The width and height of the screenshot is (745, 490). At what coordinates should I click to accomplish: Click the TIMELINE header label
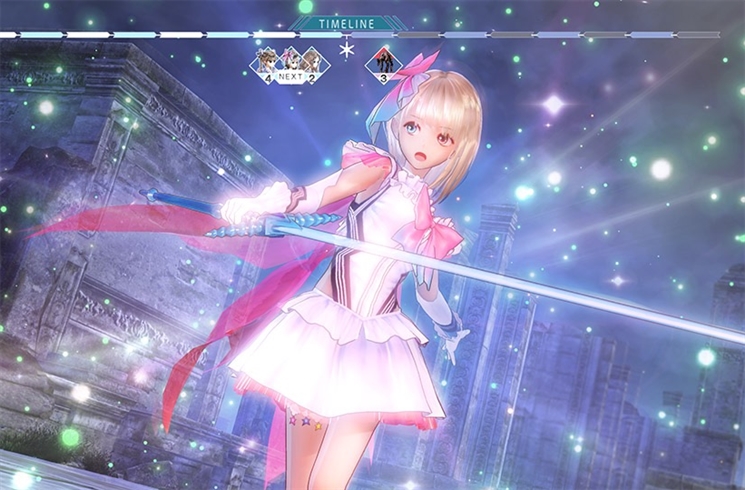(347, 23)
